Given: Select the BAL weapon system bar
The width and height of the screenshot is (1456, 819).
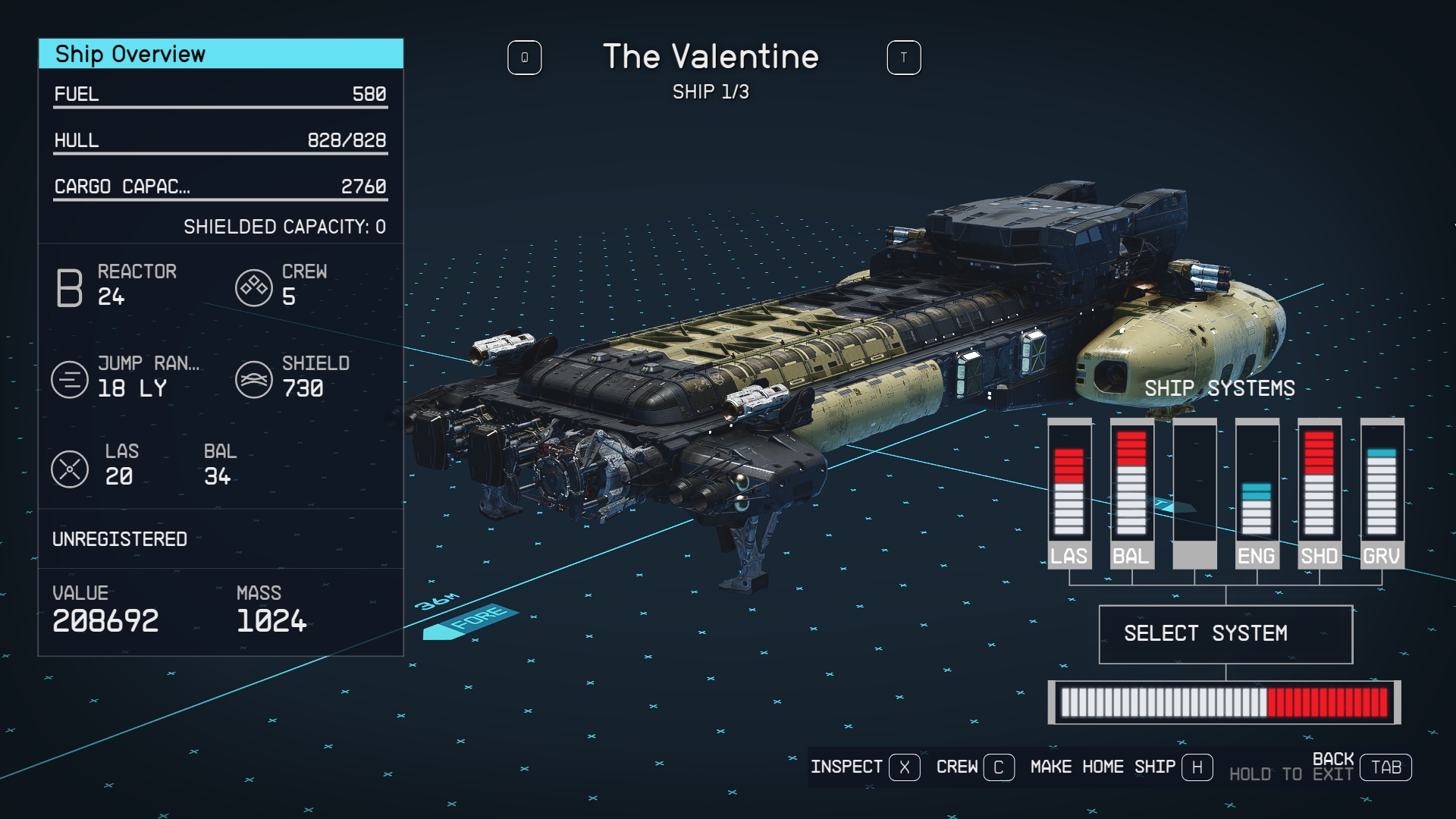Looking at the screenshot, I should click(1131, 493).
